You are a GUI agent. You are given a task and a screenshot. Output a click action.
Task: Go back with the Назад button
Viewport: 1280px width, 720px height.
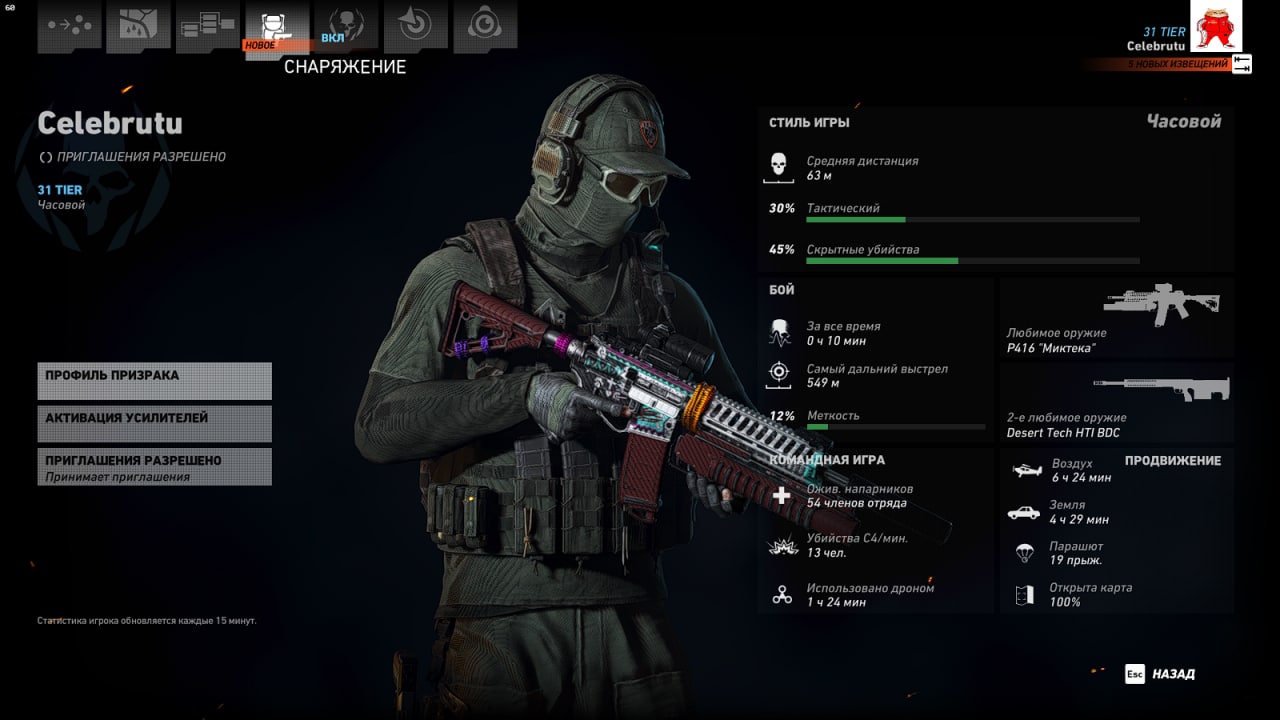click(1161, 674)
